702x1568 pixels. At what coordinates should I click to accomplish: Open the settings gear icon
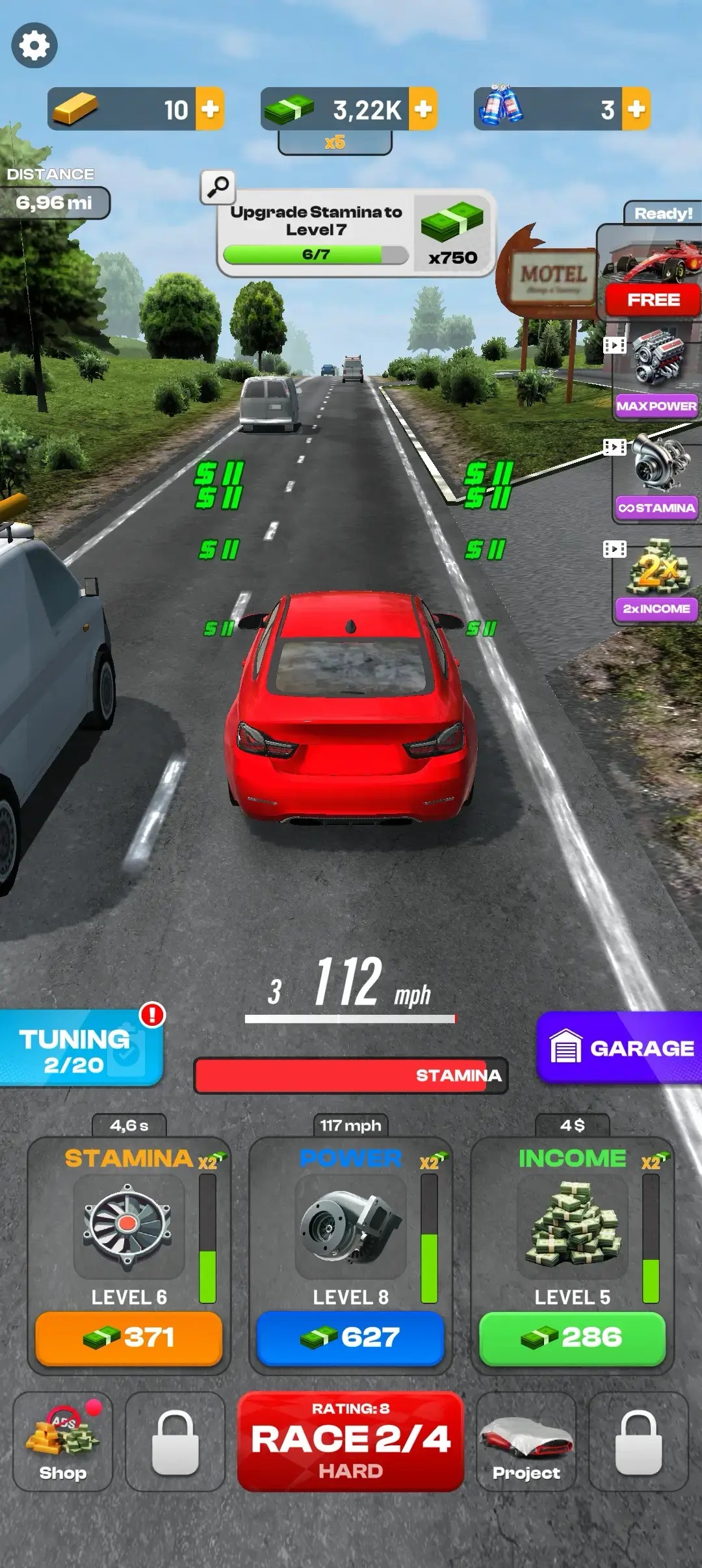34,46
